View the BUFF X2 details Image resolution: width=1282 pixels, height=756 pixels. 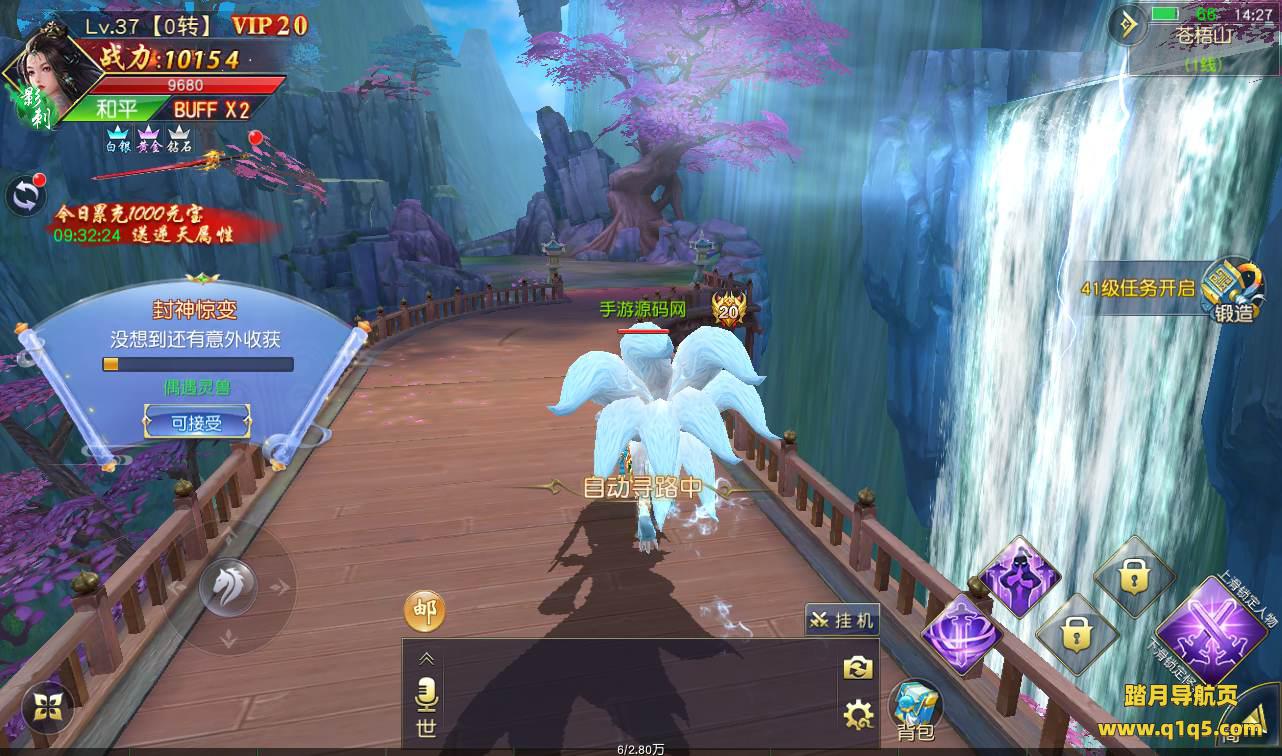[x=211, y=109]
